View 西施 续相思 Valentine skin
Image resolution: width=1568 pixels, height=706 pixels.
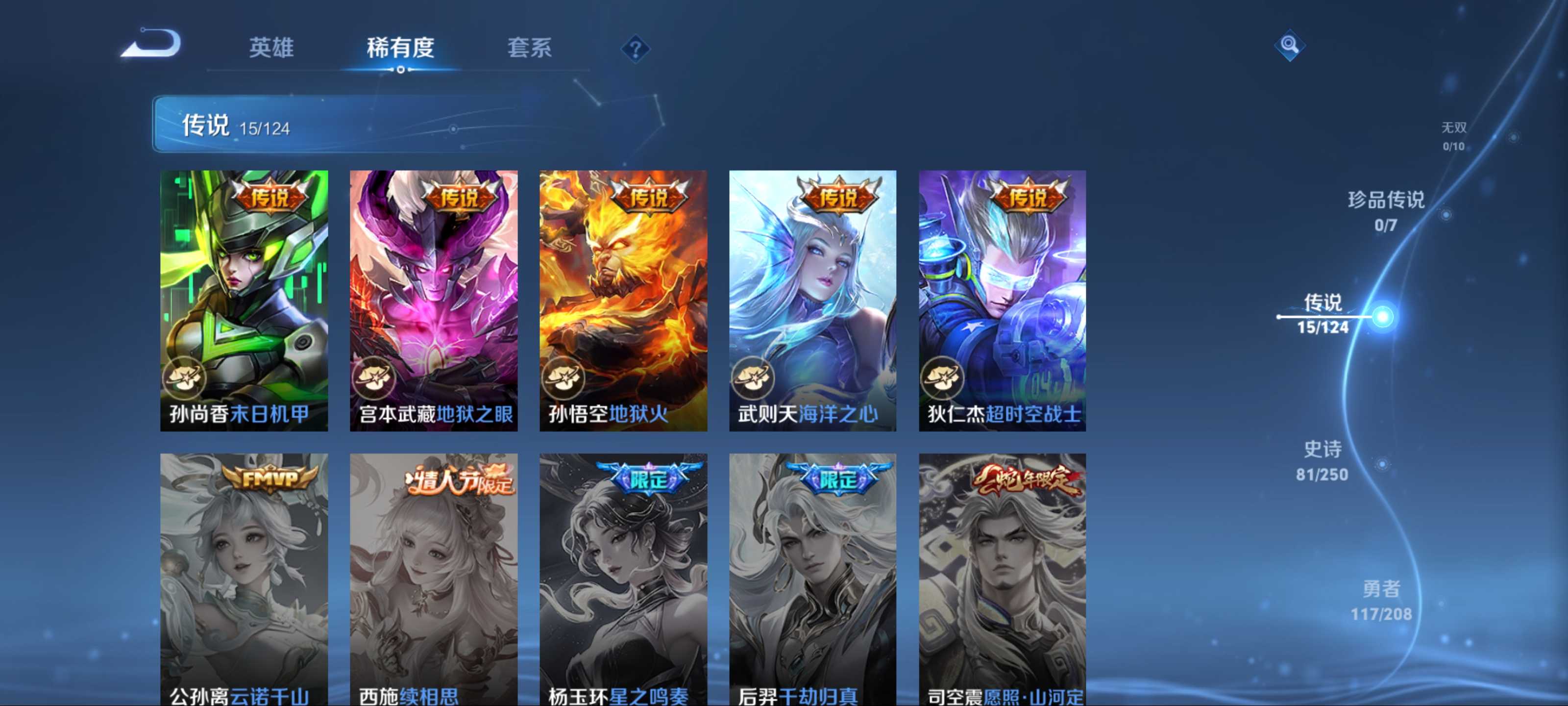pos(433,579)
